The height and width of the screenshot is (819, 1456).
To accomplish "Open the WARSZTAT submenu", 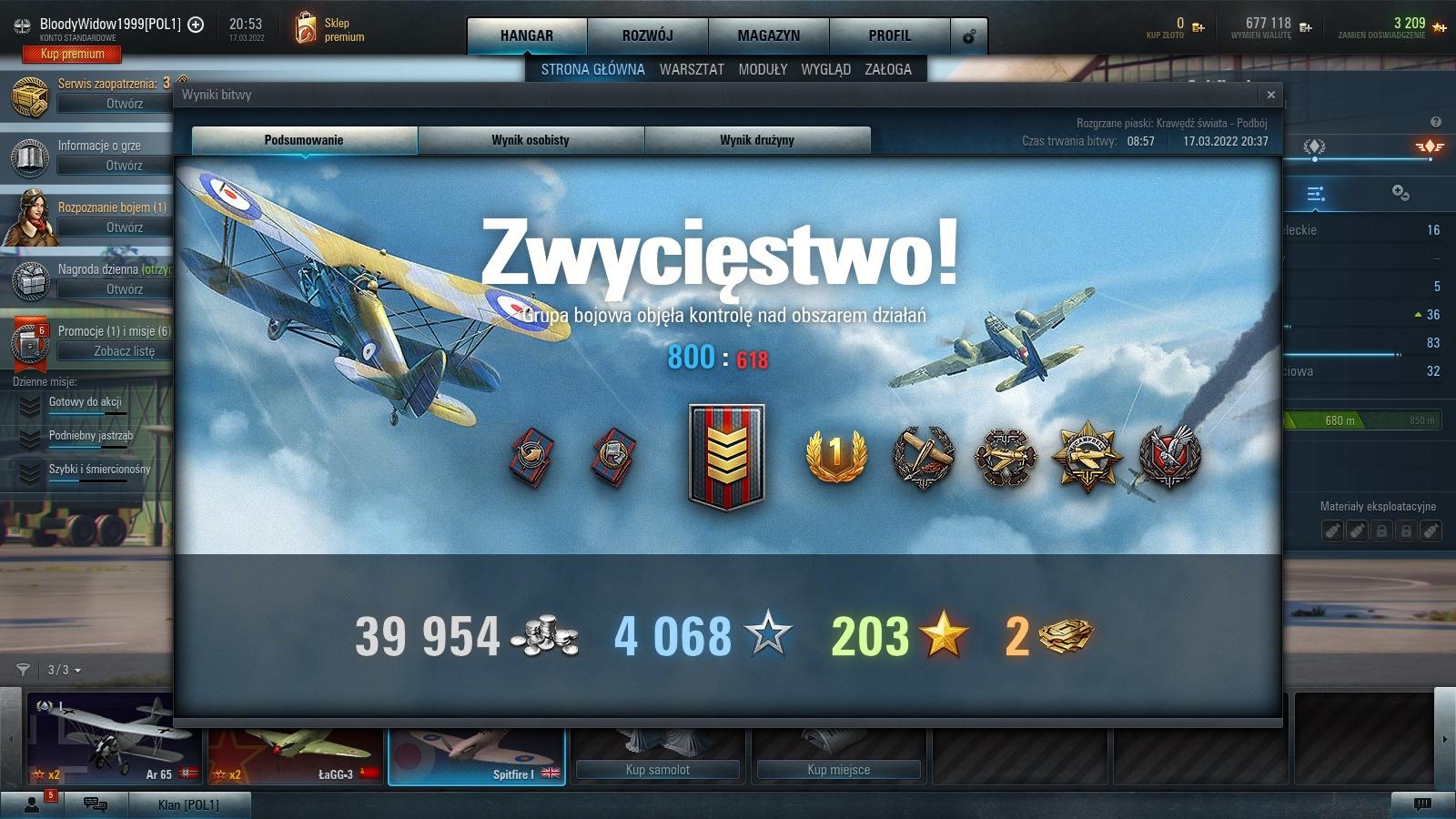I will click(x=692, y=69).
